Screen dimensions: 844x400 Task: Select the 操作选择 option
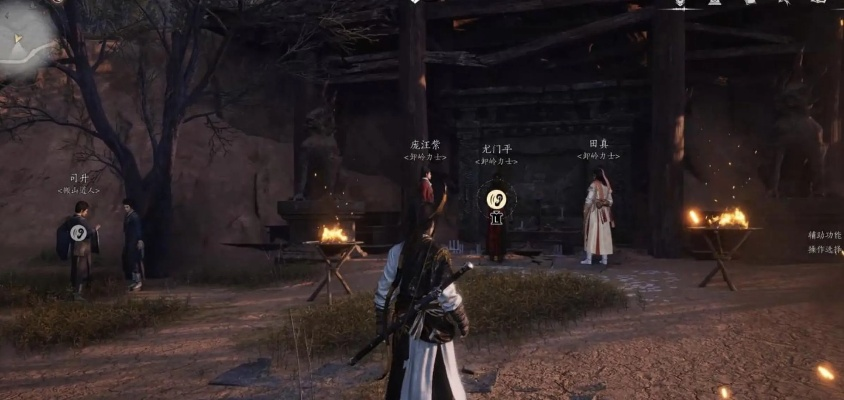tap(826, 249)
